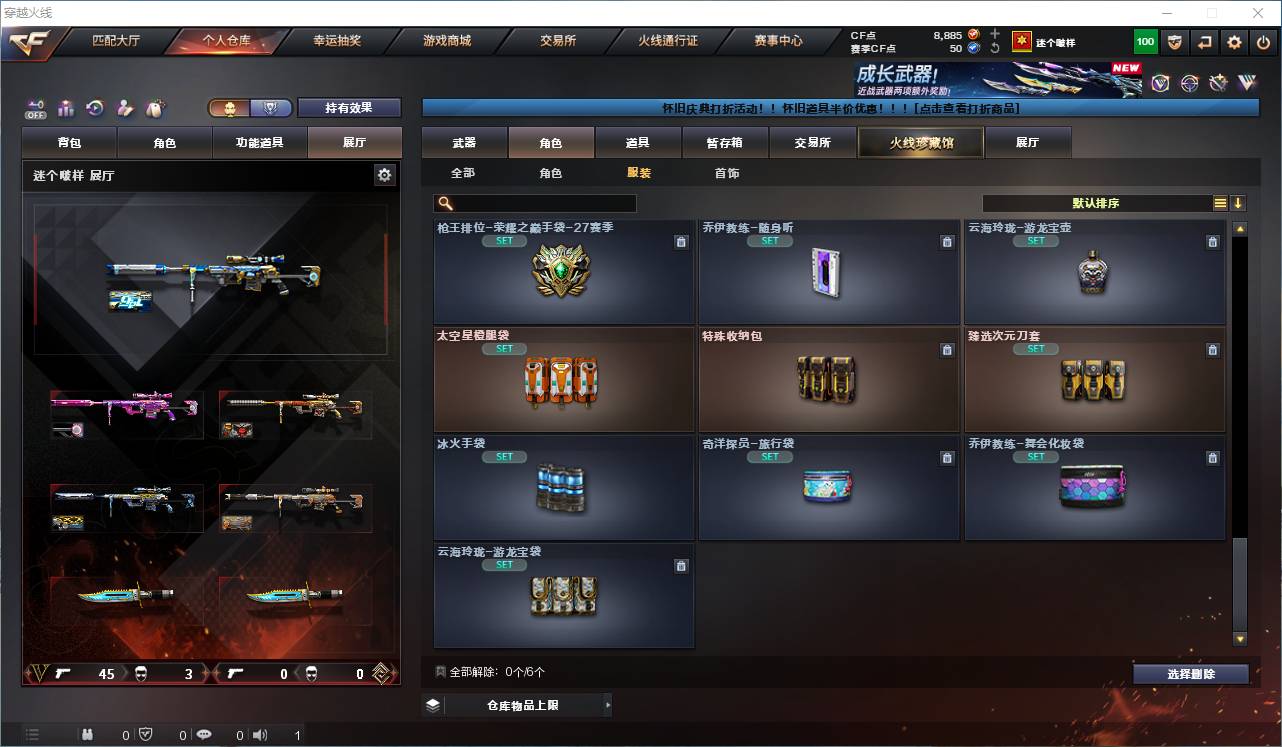This screenshot has height=747, width=1282.
Task: Expand the 仓库物品上限 panel arrow
Action: [x=608, y=704]
